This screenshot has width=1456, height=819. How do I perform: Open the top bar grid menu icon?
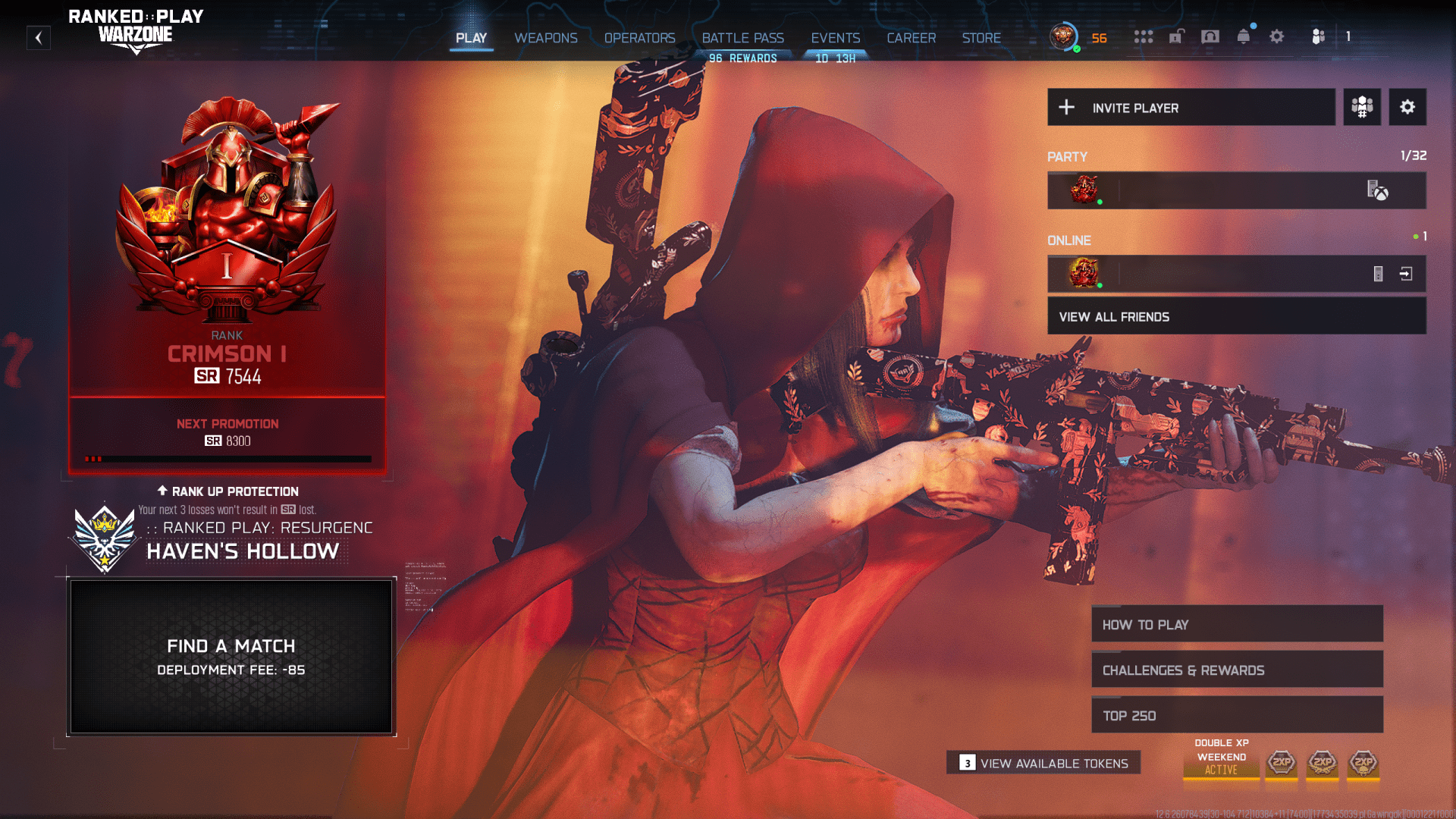1143,36
